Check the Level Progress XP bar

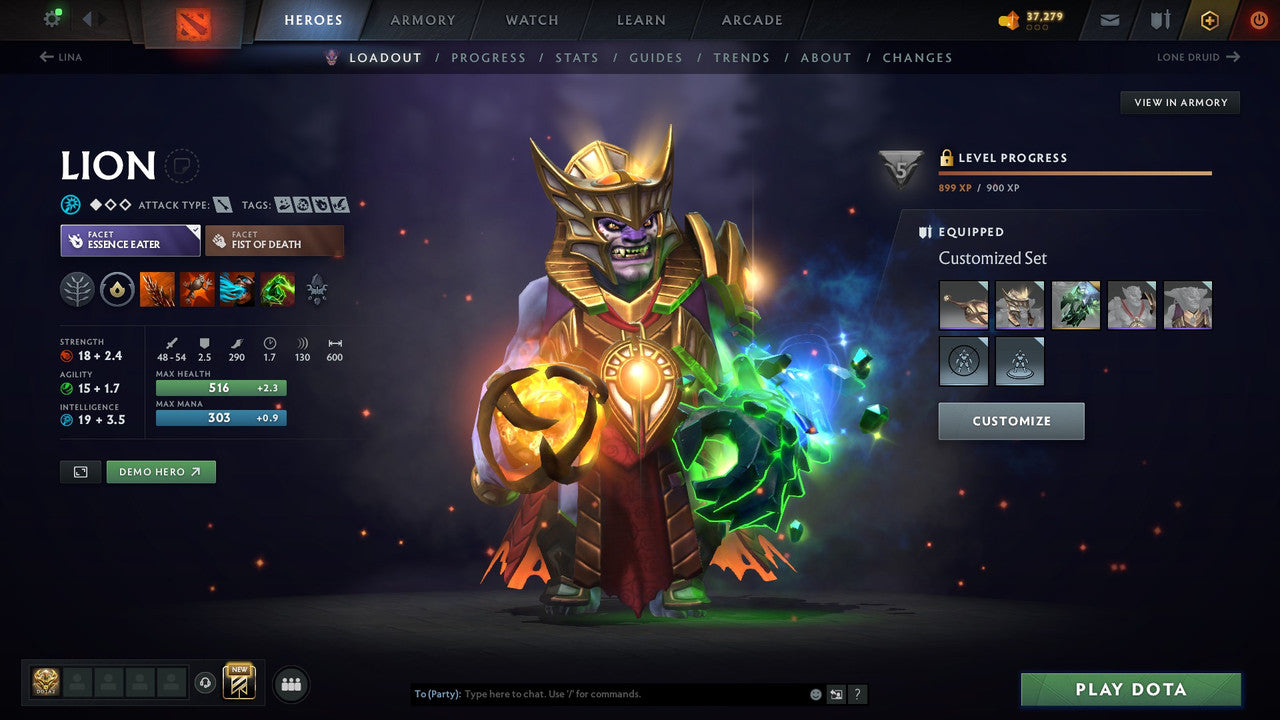[x=1075, y=172]
